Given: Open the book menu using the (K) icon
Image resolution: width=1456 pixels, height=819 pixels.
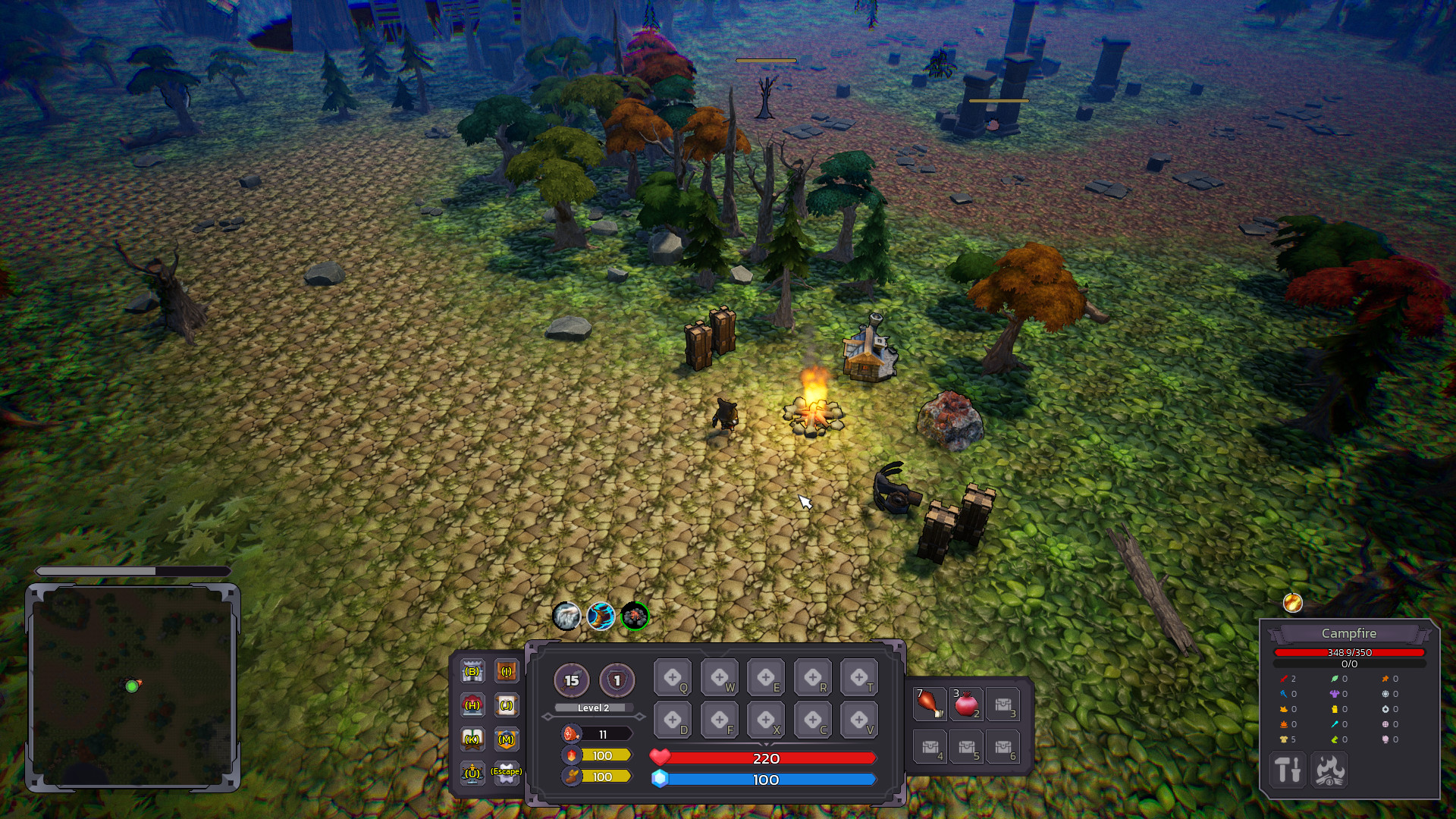Looking at the screenshot, I should 472,737.
